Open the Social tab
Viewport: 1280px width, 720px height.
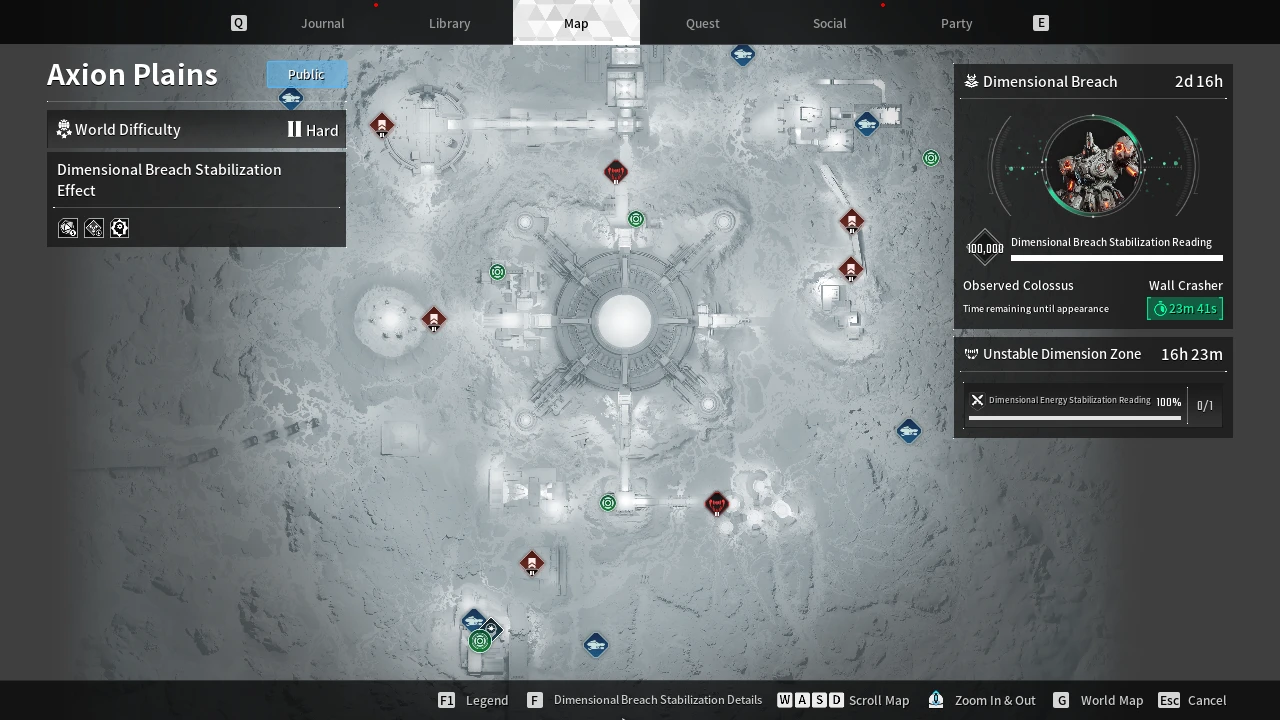[x=829, y=23]
